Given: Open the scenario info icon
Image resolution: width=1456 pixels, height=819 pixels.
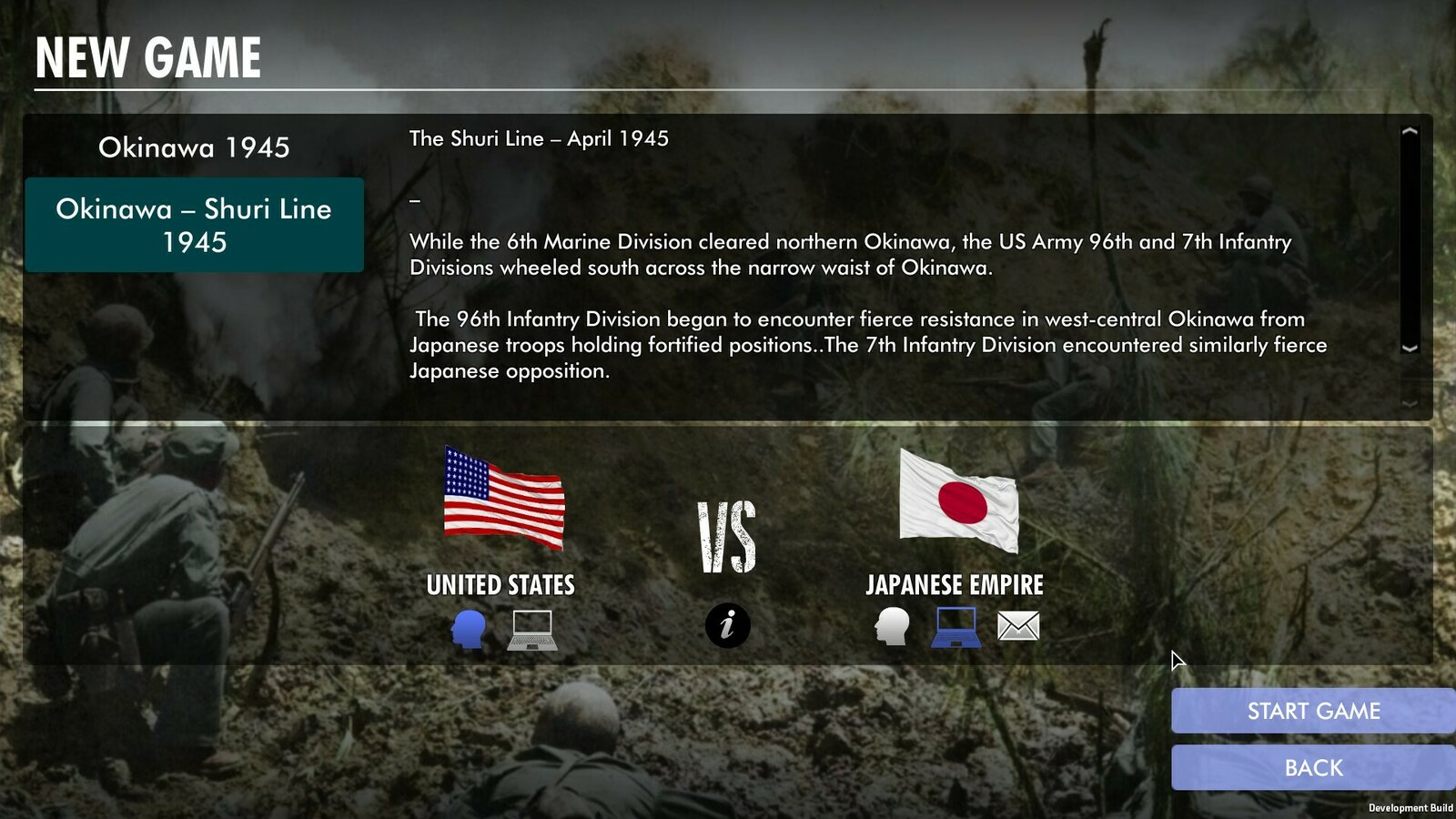Looking at the screenshot, I should pyautogui.click(x=727, y=626).
